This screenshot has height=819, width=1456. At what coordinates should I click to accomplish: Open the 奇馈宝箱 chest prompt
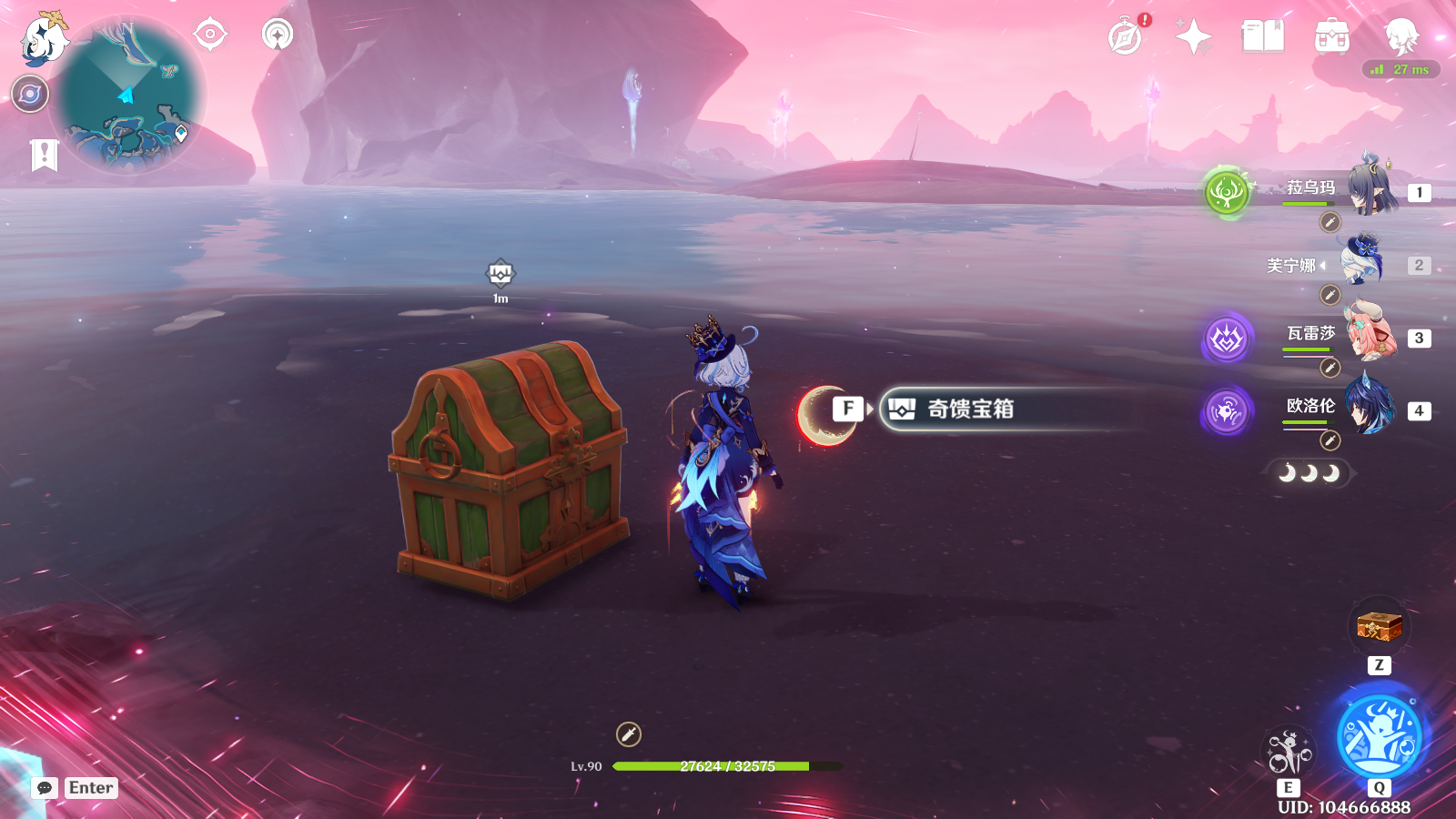(x=969, y=409)
